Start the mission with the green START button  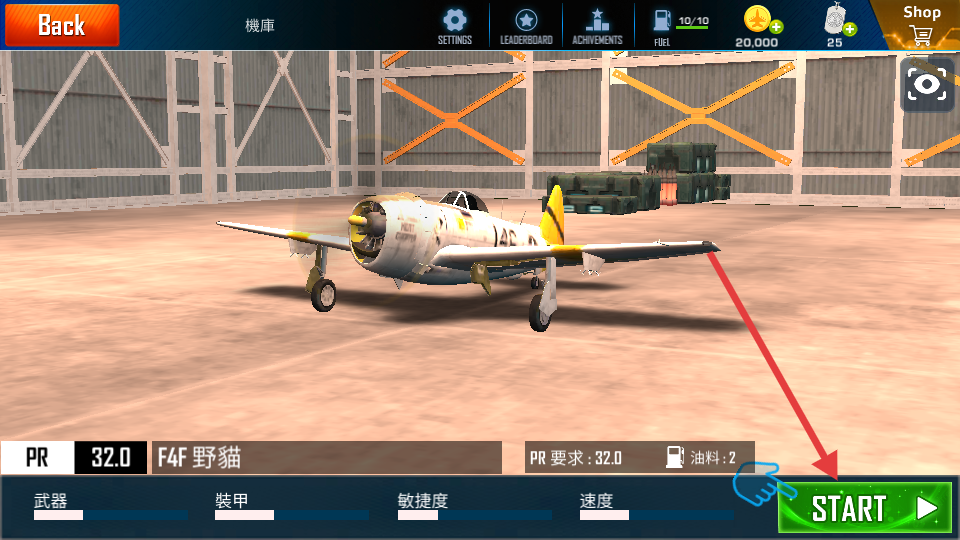pos(865,508)
